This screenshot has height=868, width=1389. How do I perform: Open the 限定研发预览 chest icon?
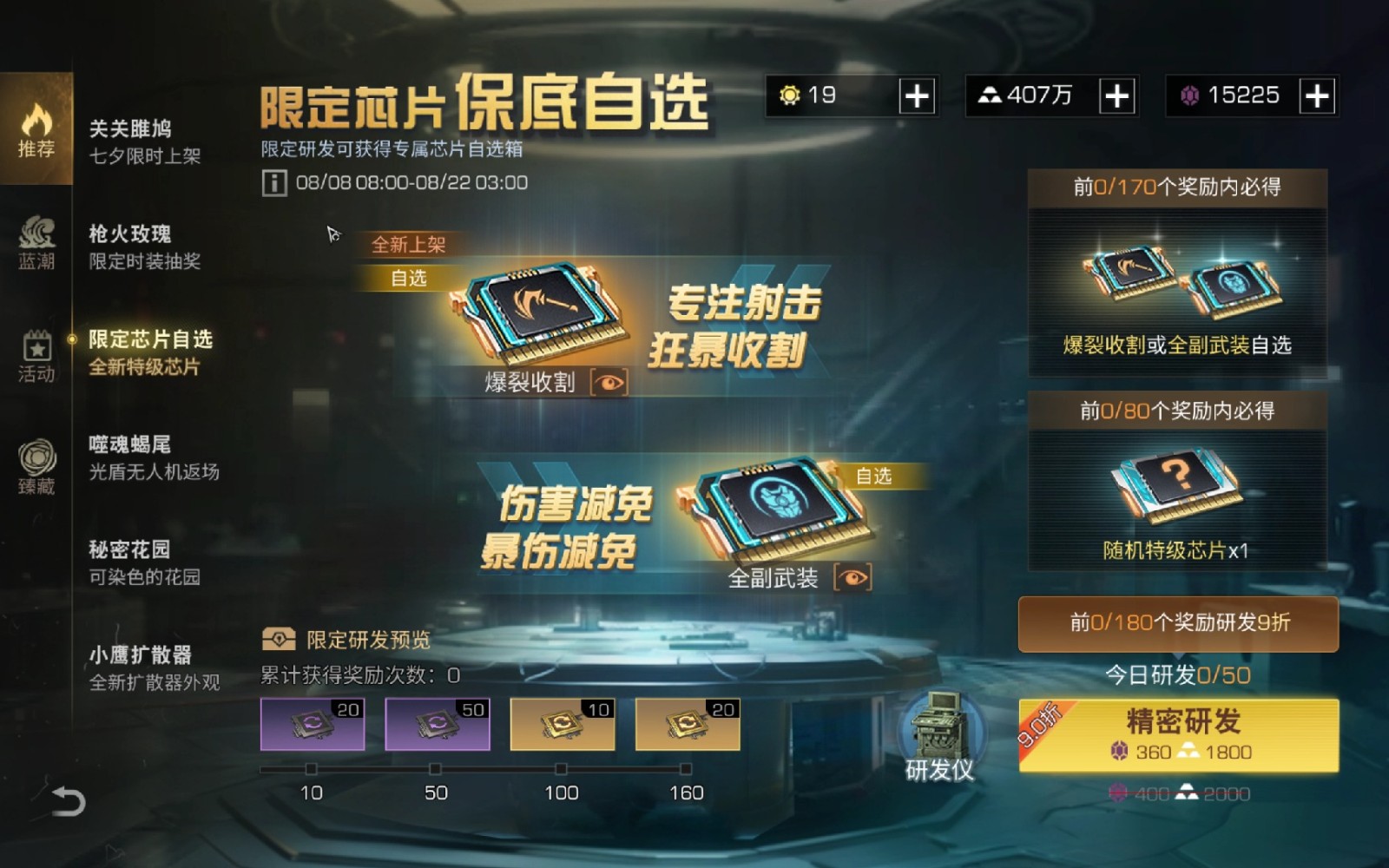point(280,638)
